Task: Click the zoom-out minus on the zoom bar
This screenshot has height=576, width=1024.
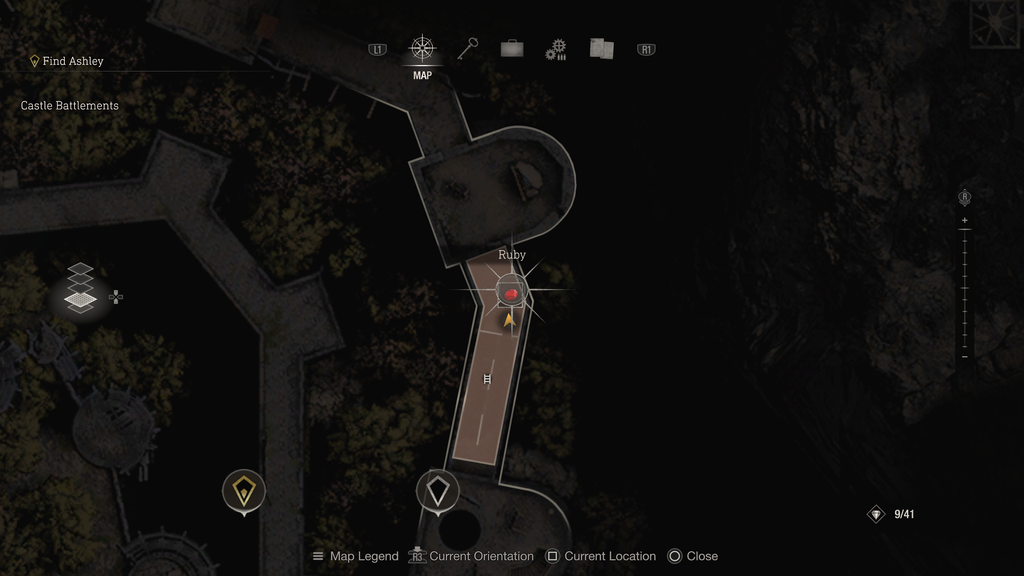Action: tap(964, 356)
